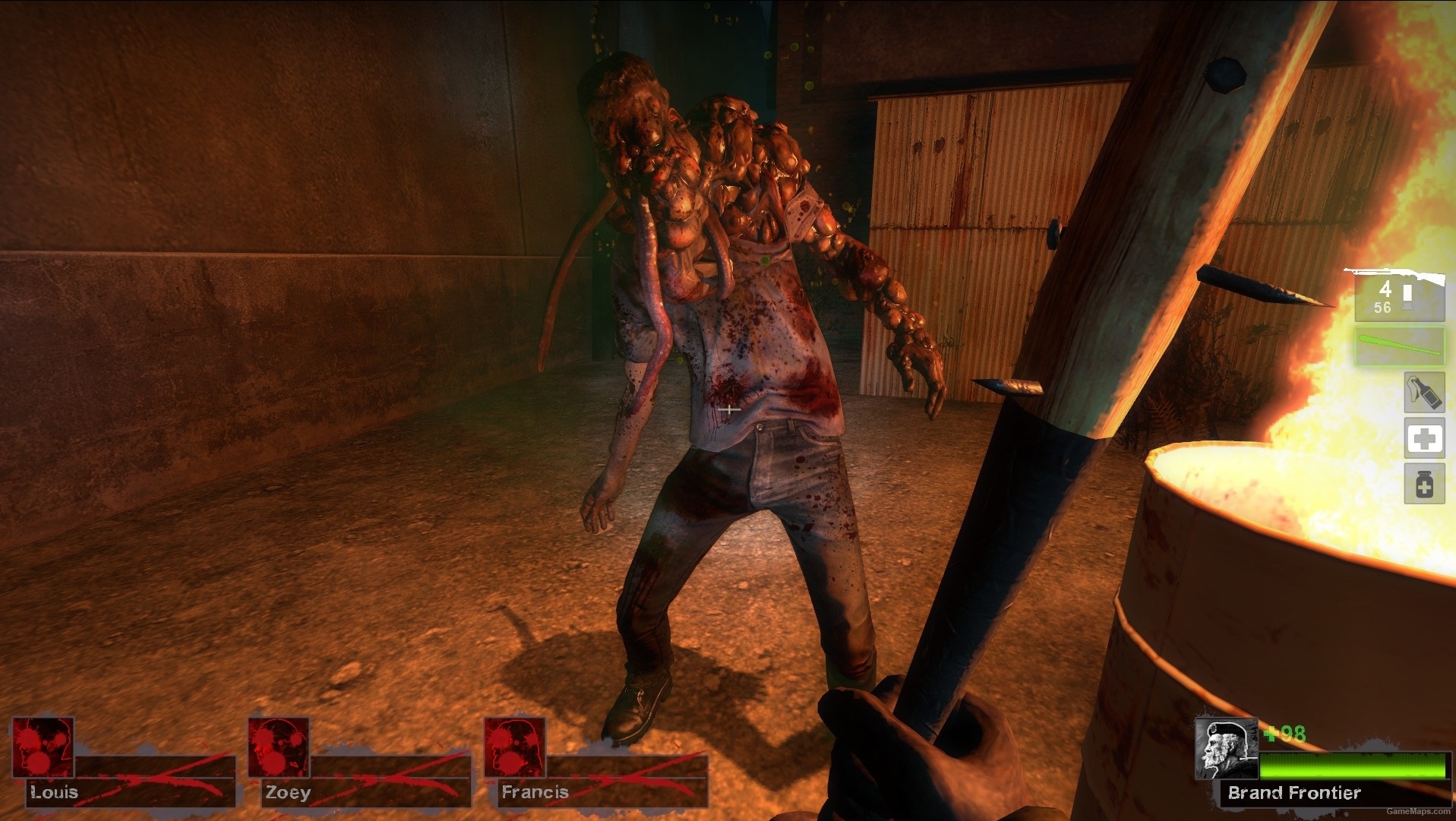
Task: Click Brand Frontier's green health bar
Action: (x=1353, y=767)
